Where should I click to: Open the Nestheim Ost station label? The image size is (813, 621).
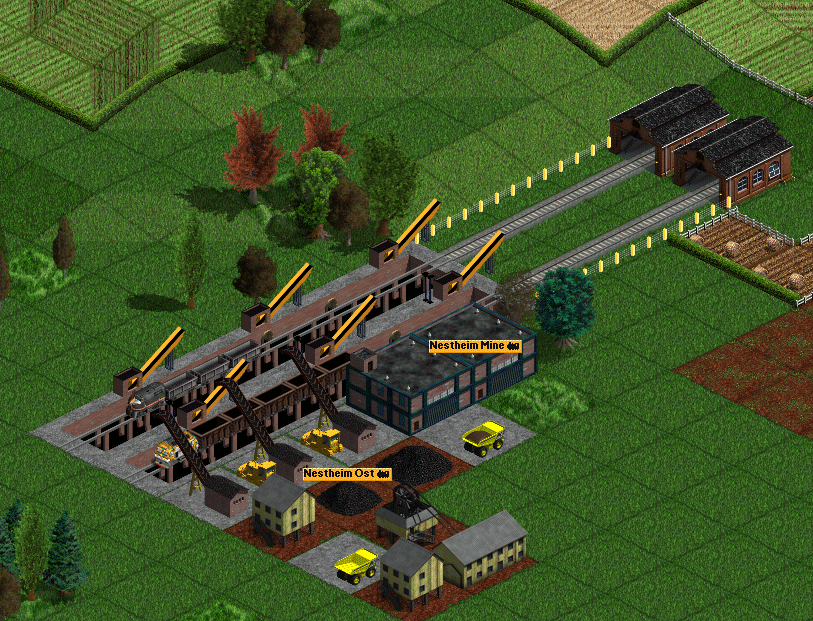click(x=346, y=473)
